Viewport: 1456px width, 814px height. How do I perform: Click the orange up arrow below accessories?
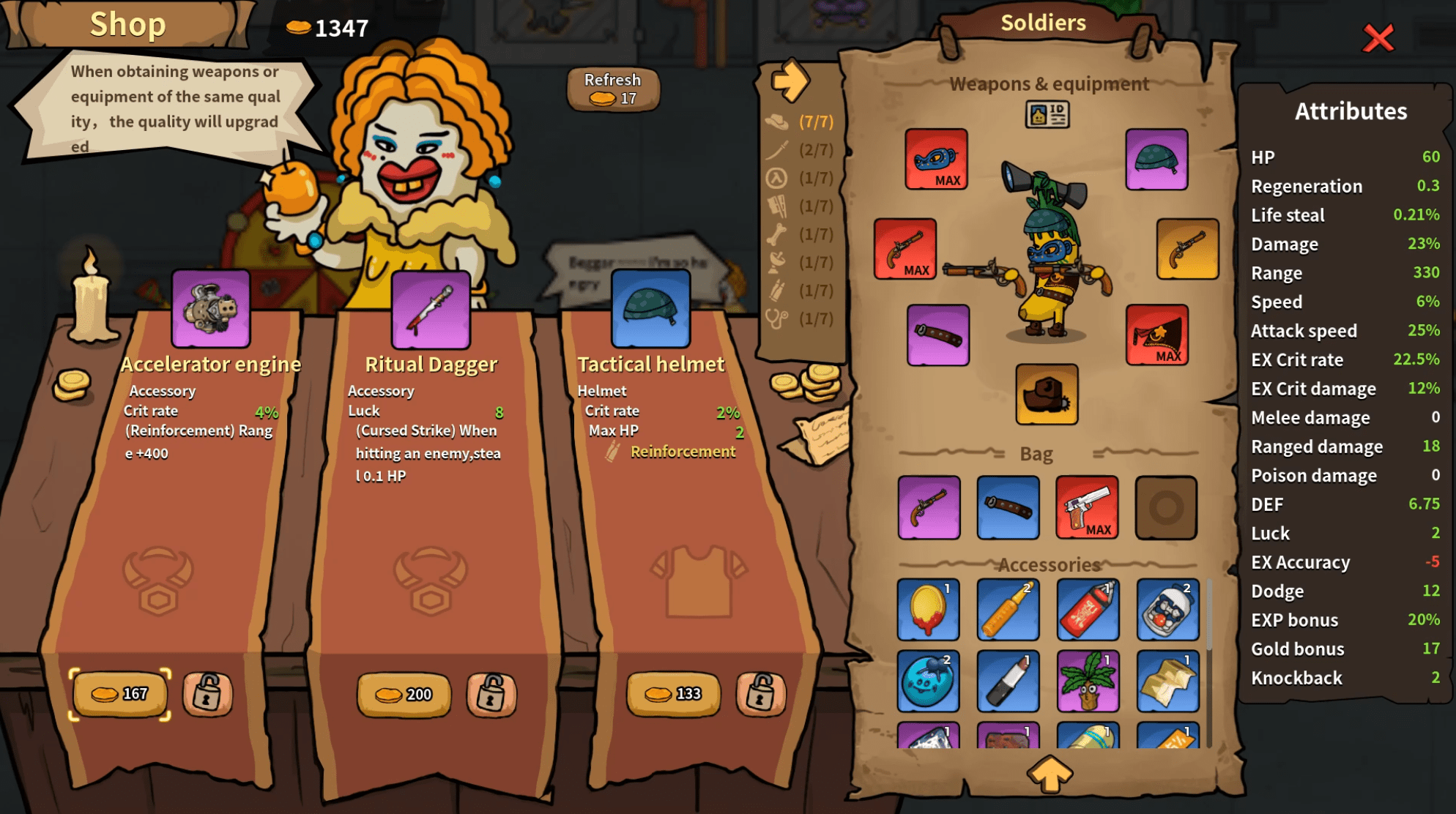coord(1049,773)
